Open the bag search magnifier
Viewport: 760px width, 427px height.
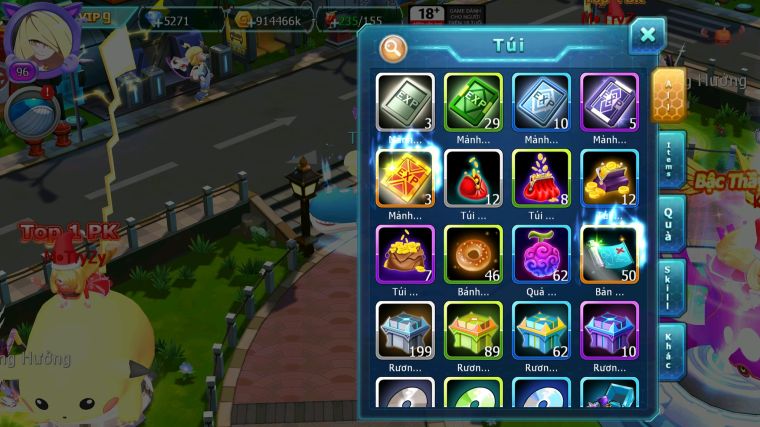(x=393, y=47)
